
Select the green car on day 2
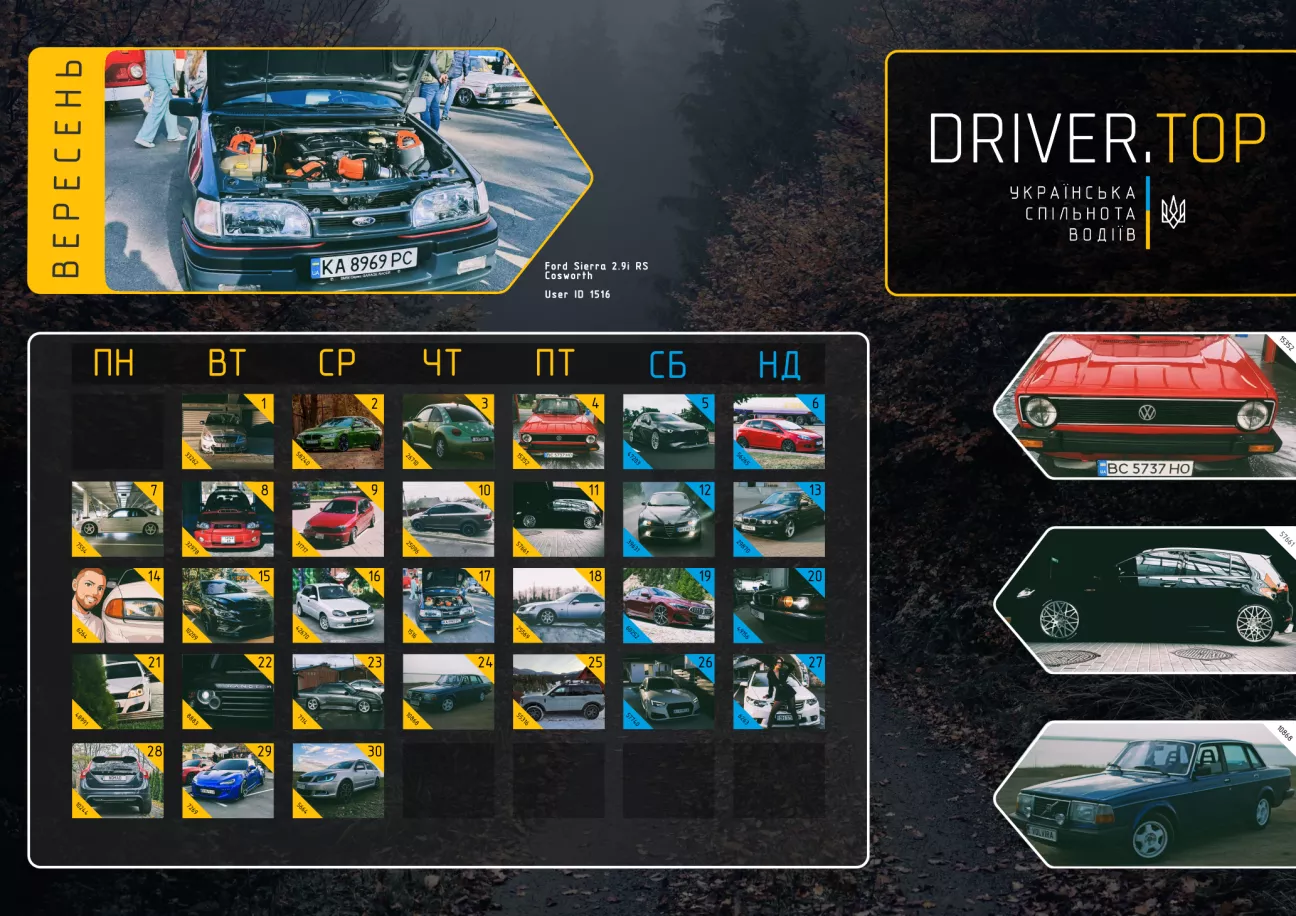337,431
